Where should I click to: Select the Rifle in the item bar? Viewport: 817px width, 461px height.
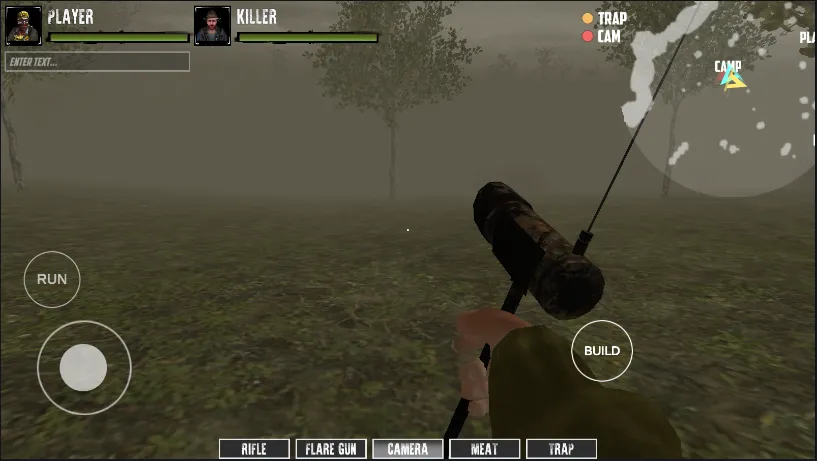click(x=254, y=450)
